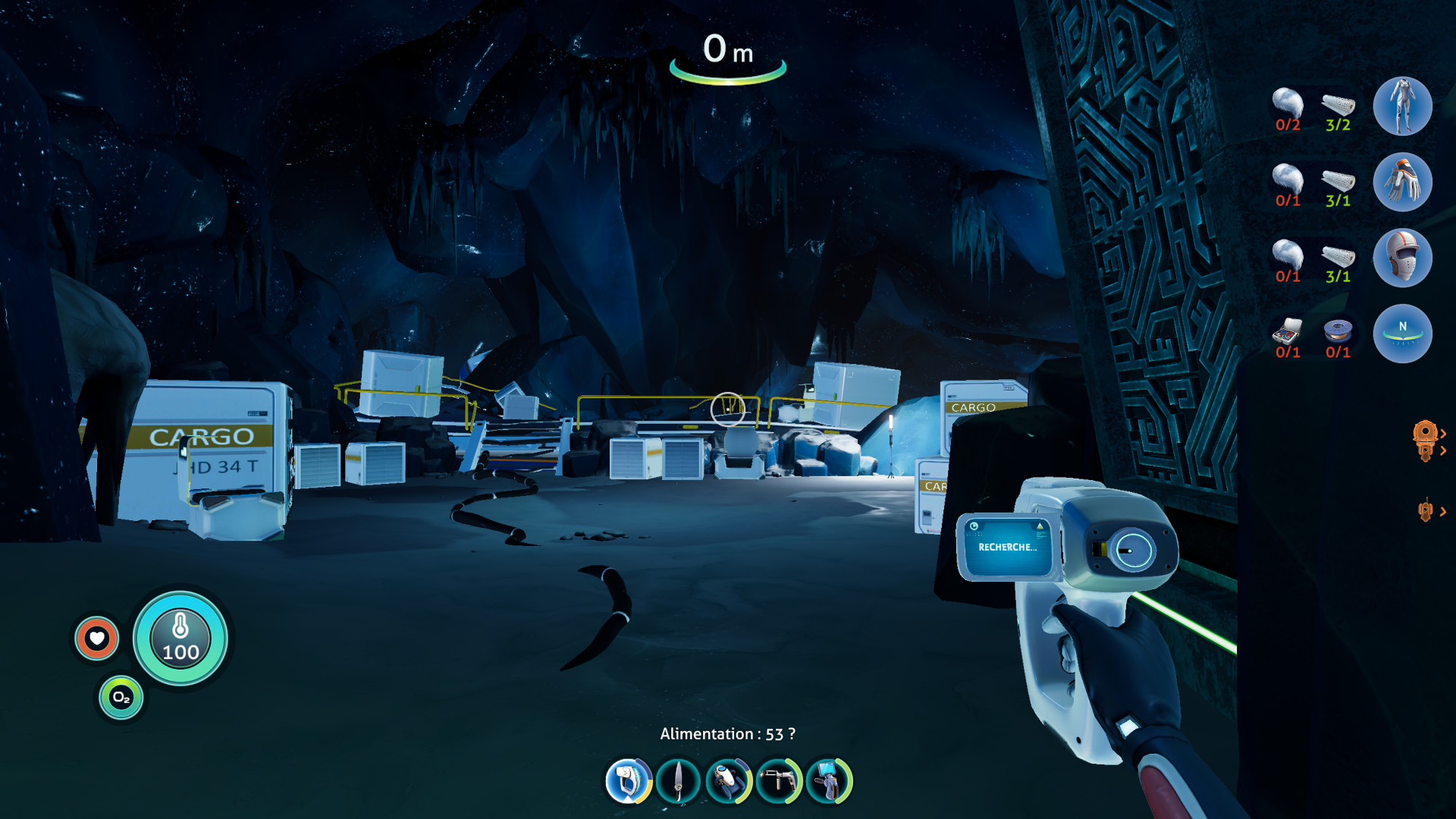Select the copper wire spool ingredient
This screenshot has width=1456, height=819.
[x=1338, y=331]
